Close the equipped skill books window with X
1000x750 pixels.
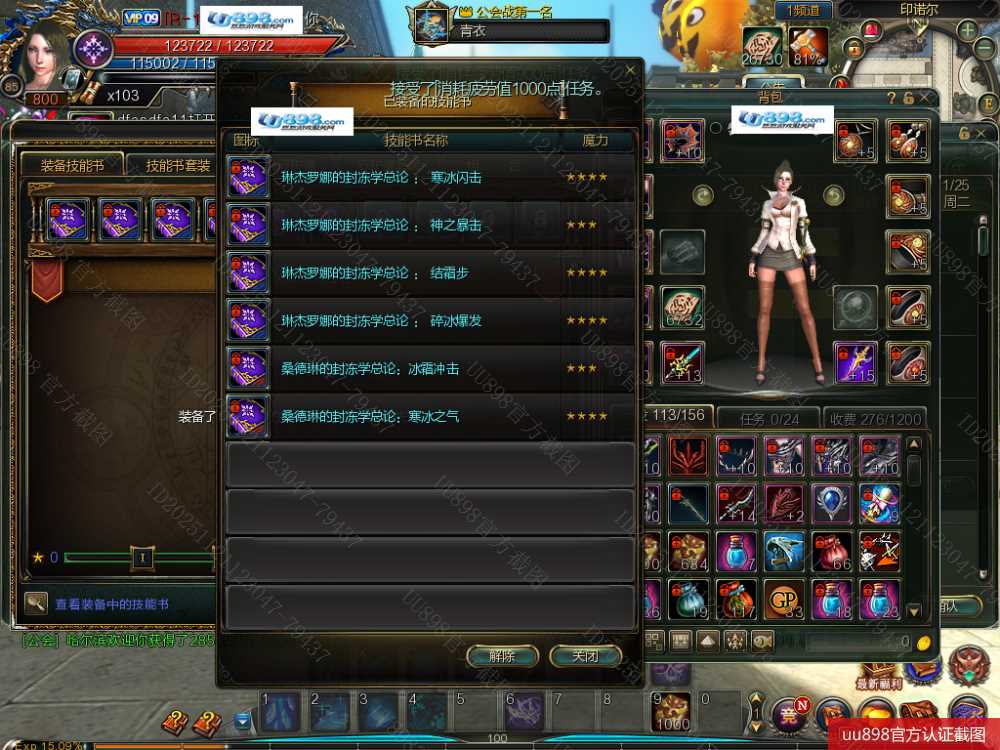(629, 71)
